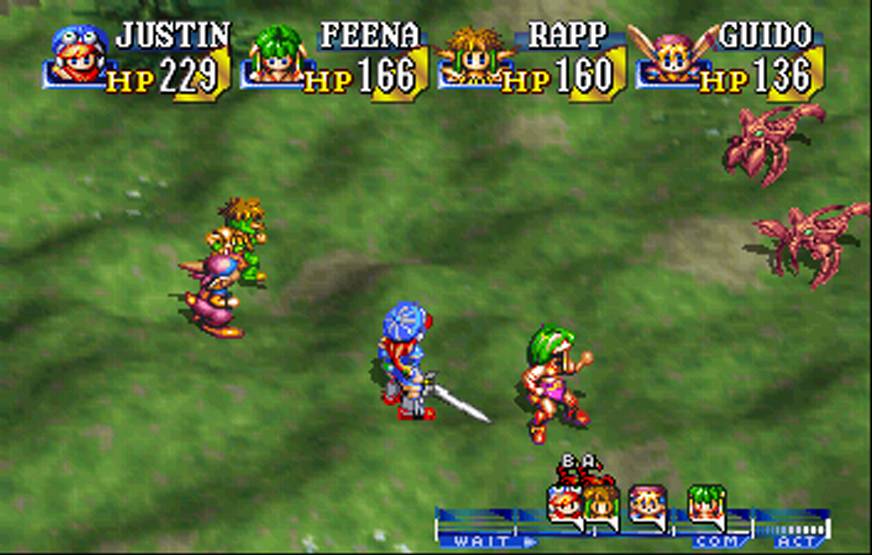Screen dimensions: 872x555
Task: Select Guido's portrait in the party bar
Action: (667, 56)
